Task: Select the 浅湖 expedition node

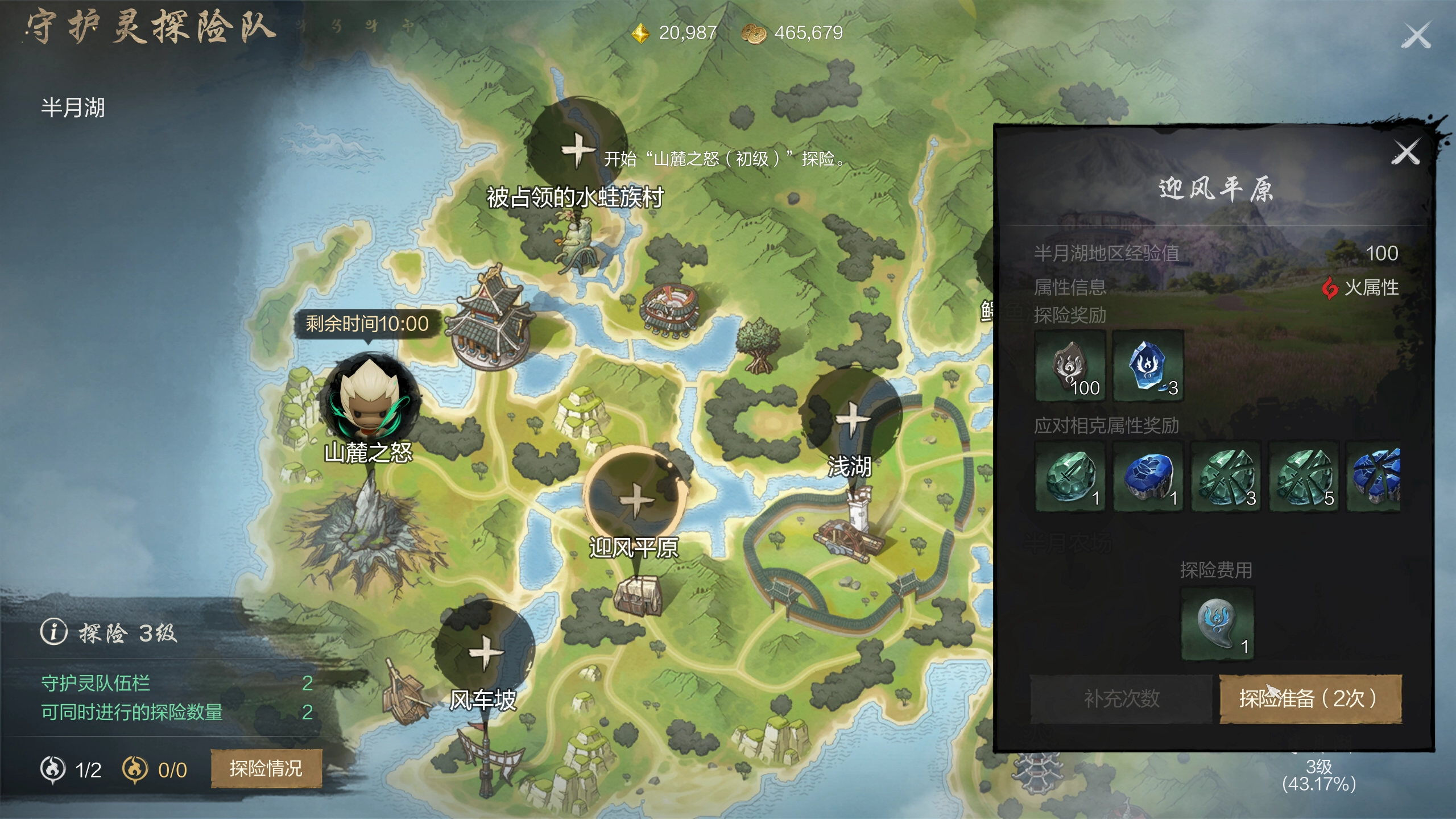Action: tap(851, 418)
